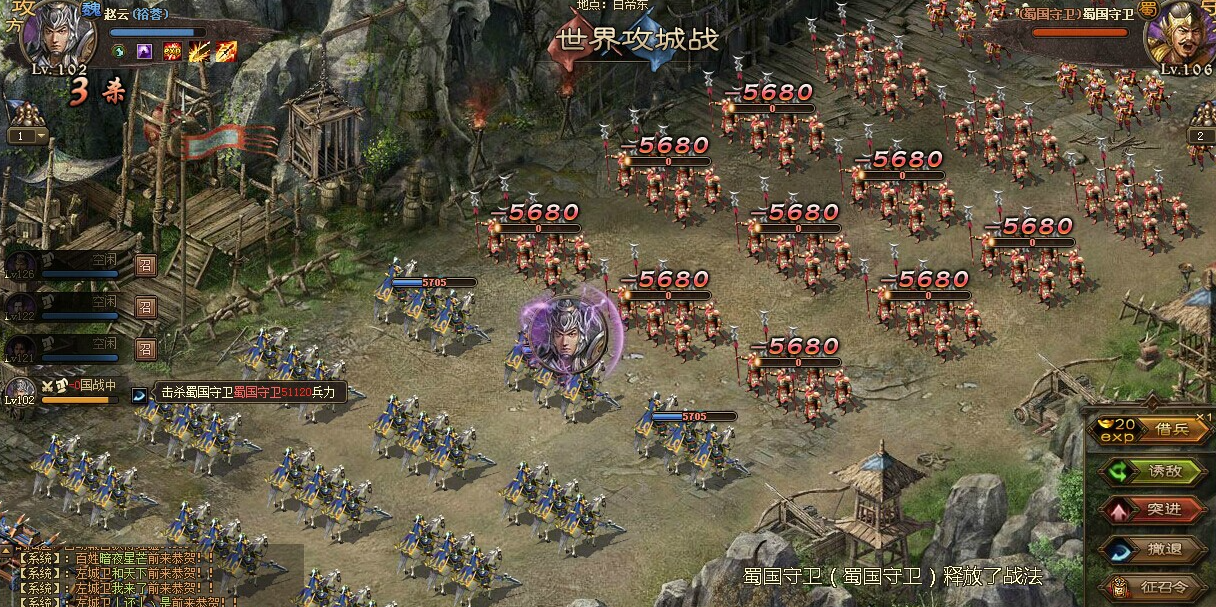Summon the Lv.126 idle general

pos(146,266)
